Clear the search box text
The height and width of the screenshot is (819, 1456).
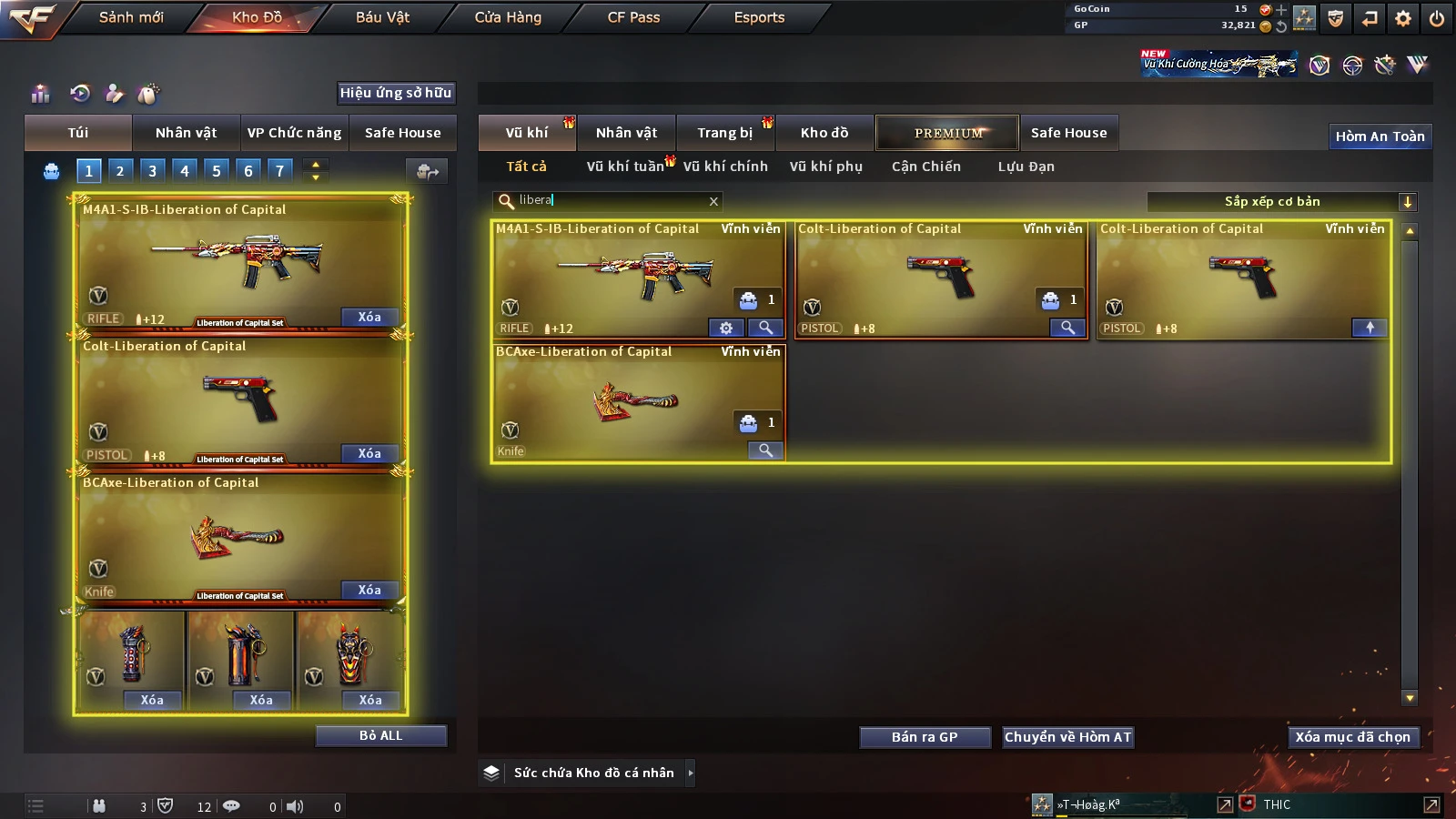[x=713, y=201]
